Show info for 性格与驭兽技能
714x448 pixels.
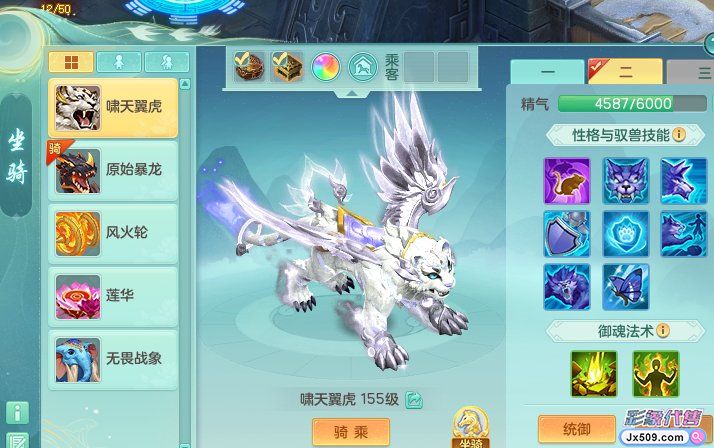(679, 134)
